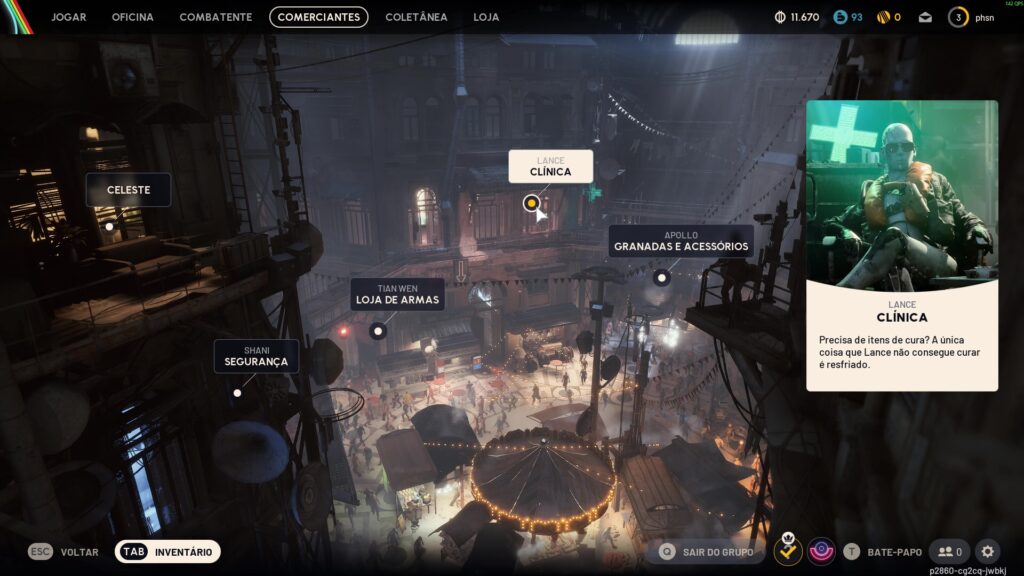Click the Voltar button
This screenshot has height=576, width=1024.
tap(64, 551)
